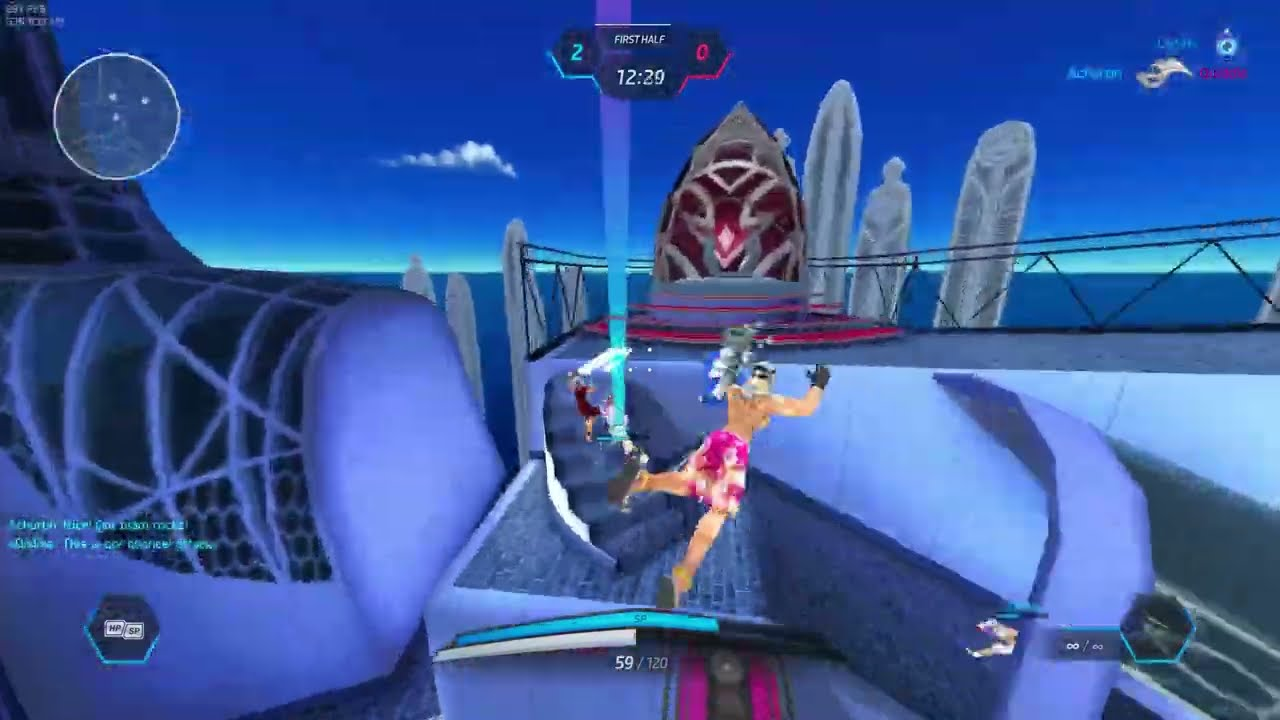The width and height of the screenshot is (1280, 720).
Task: Open the team chat message log
Action: click(x=112, y=534)
